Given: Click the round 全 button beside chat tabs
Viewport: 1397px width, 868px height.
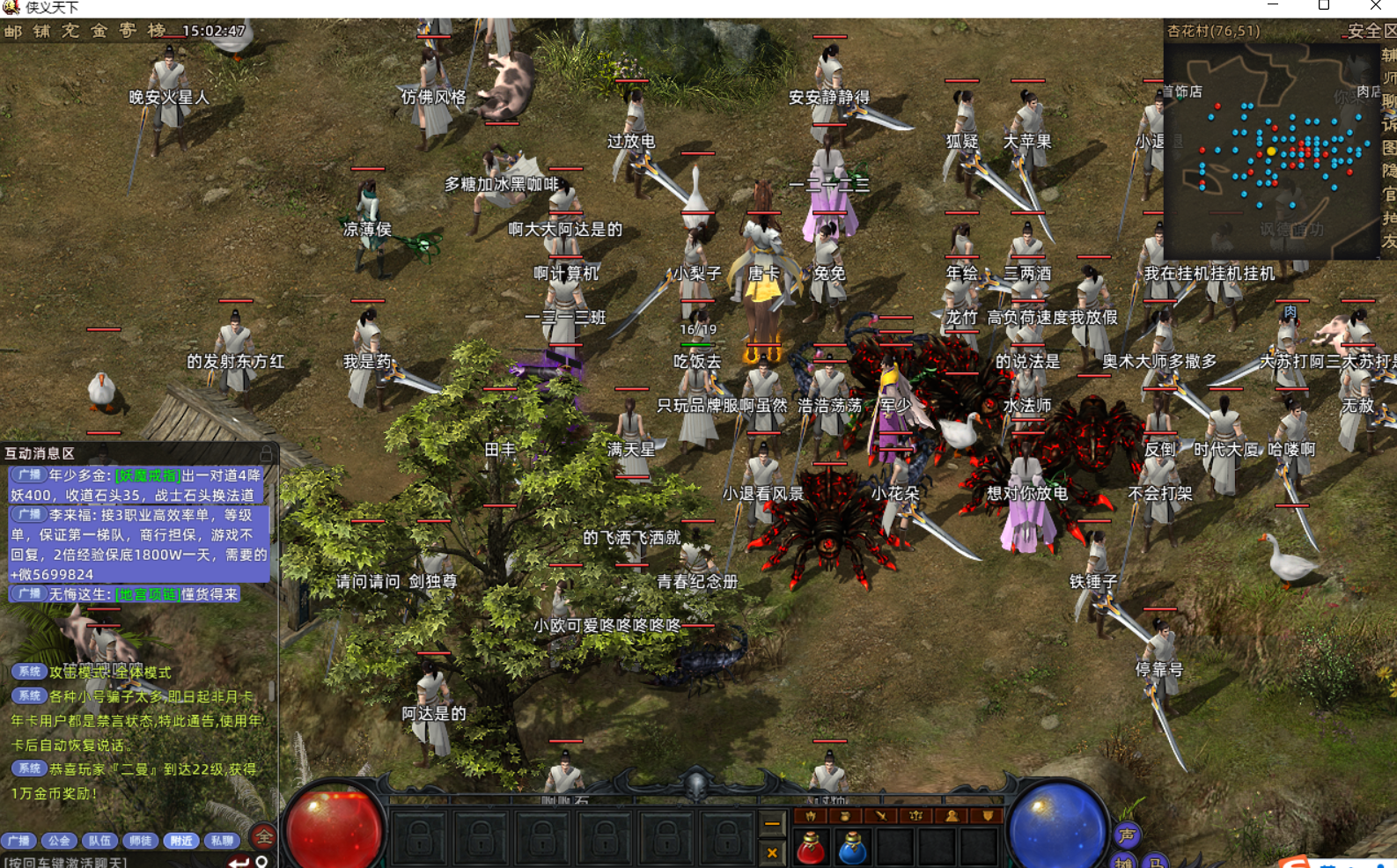Looking at the screenshot, I should (x=263, y=837).
